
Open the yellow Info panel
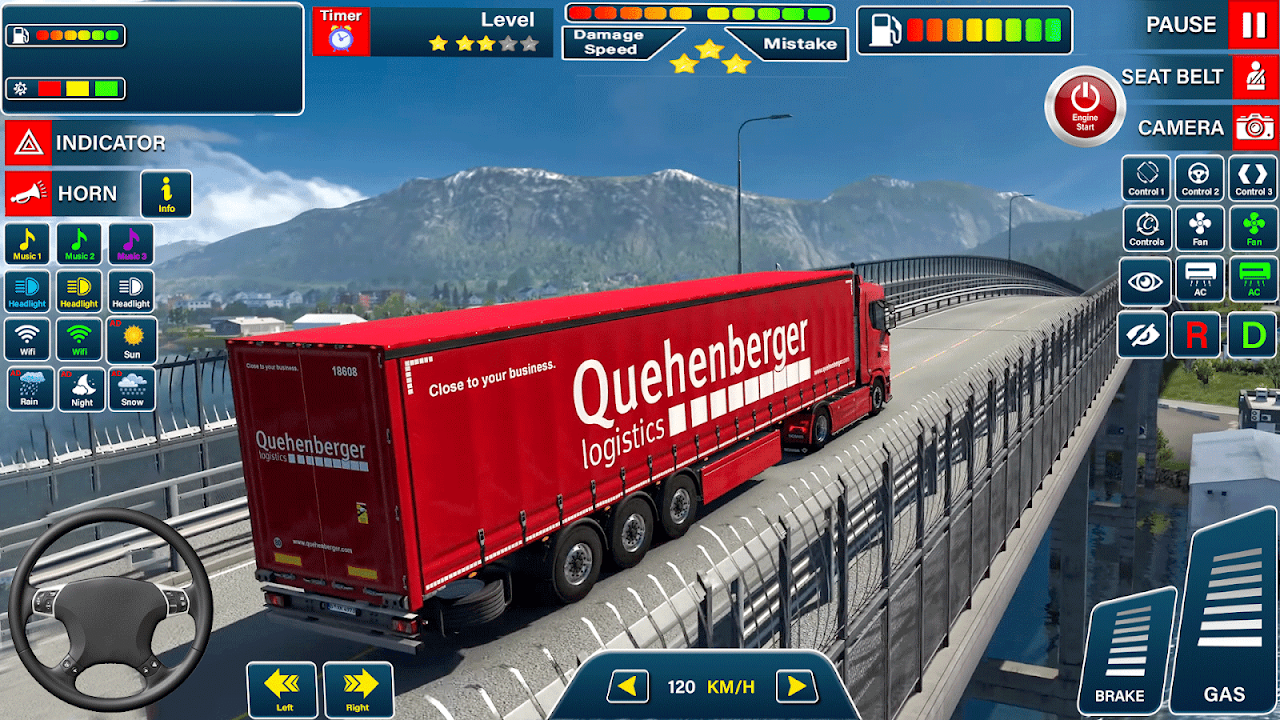coord(166,194)
